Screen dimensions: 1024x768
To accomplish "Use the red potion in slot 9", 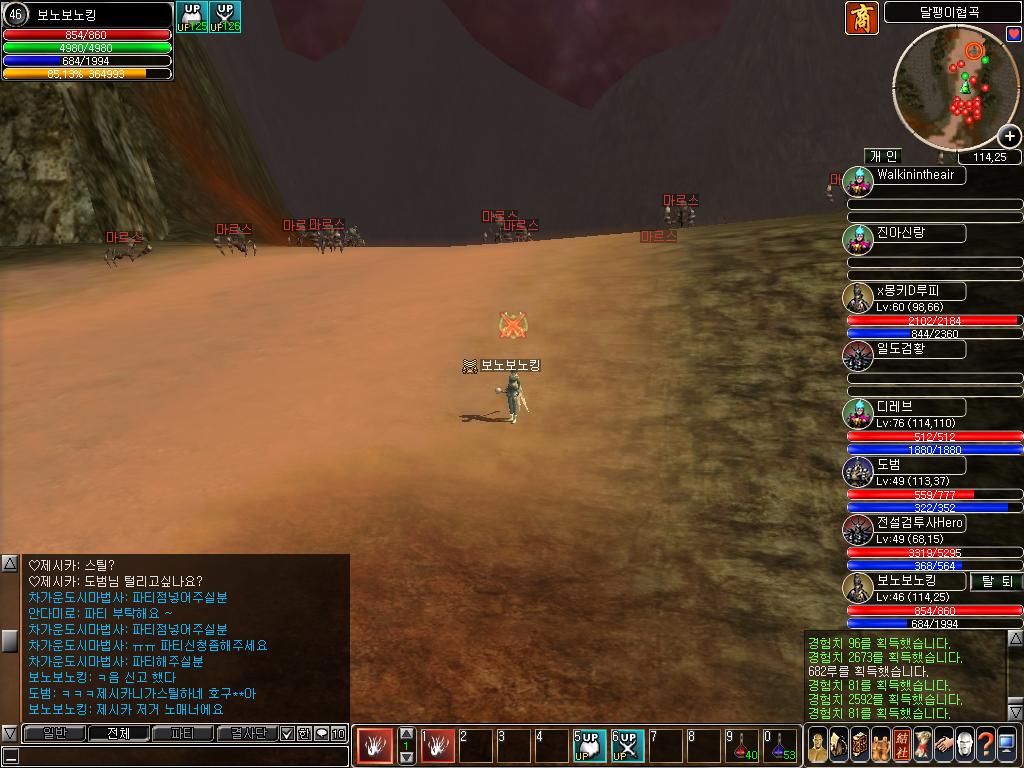I will point(742,745).
